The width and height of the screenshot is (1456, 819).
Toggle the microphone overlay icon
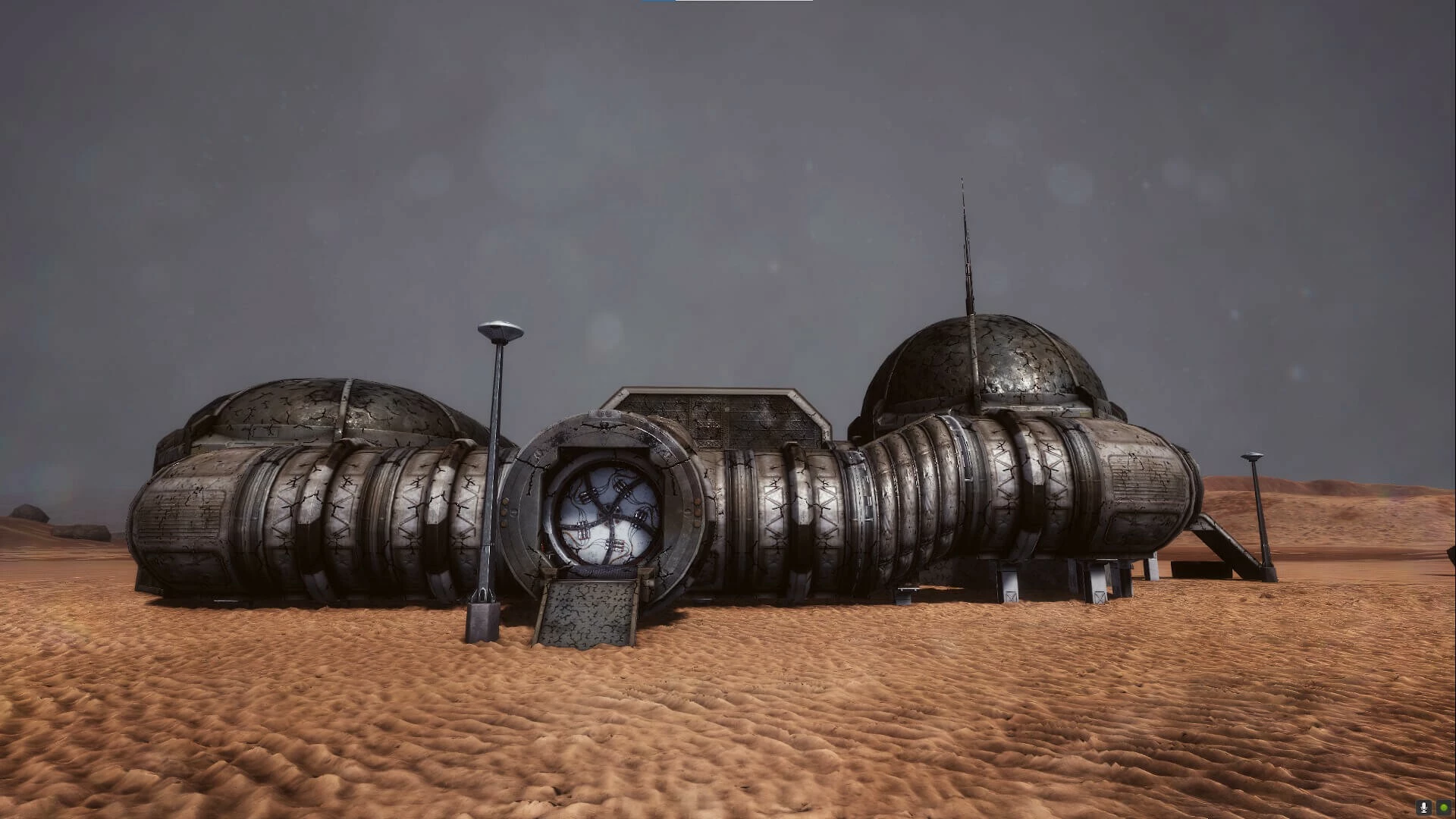pyautogui.click(x=1425, y=808)
